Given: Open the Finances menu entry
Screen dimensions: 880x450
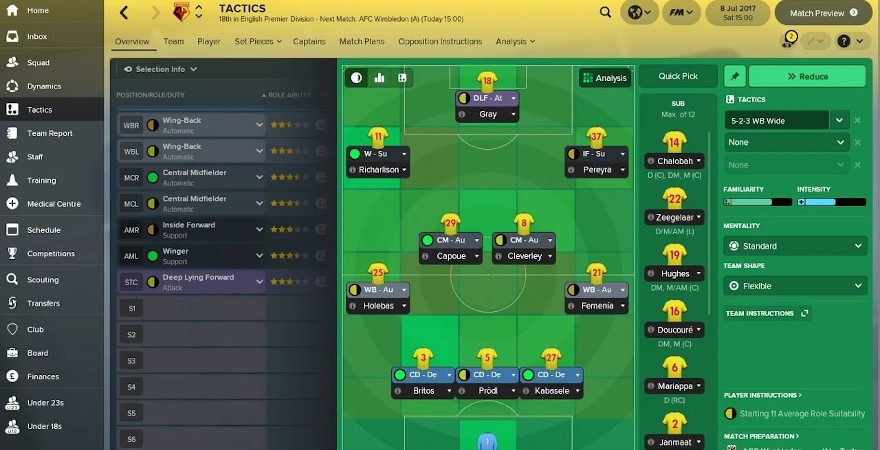Looking at the screenshot, I should (43, 377).
